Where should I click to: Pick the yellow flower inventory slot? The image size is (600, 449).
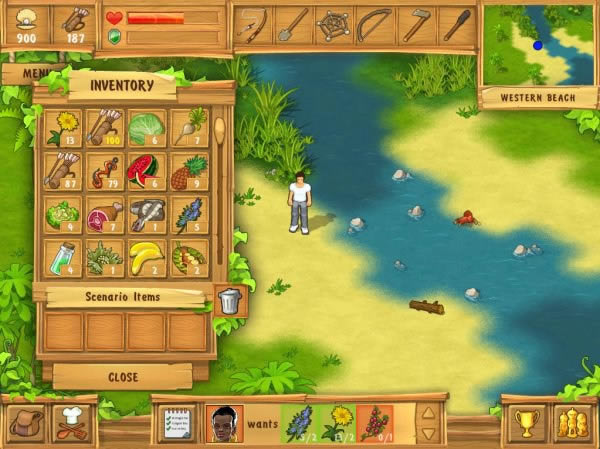(x=64, y=127)
